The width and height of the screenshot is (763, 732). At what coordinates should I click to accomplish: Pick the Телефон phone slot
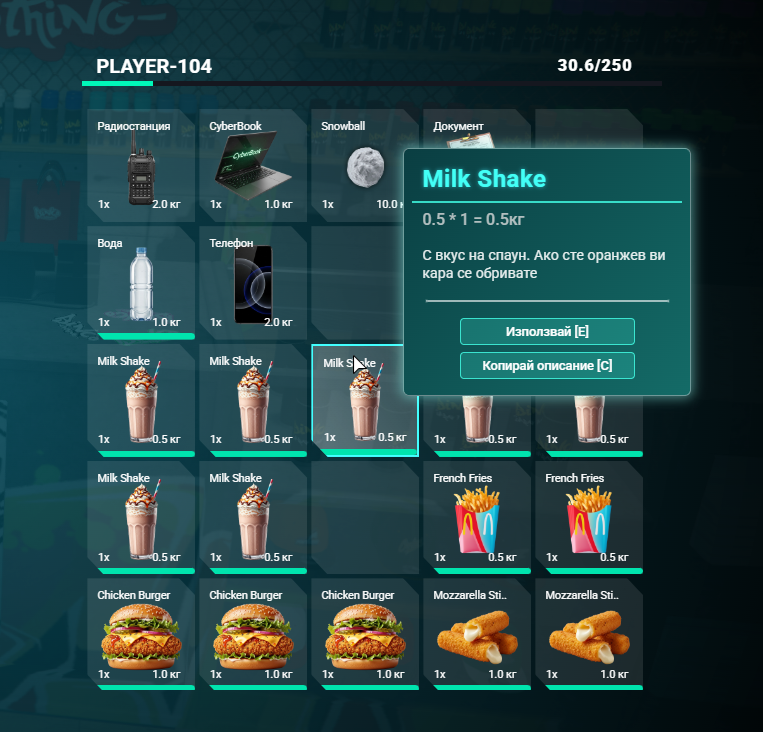[x=252, y=283]
